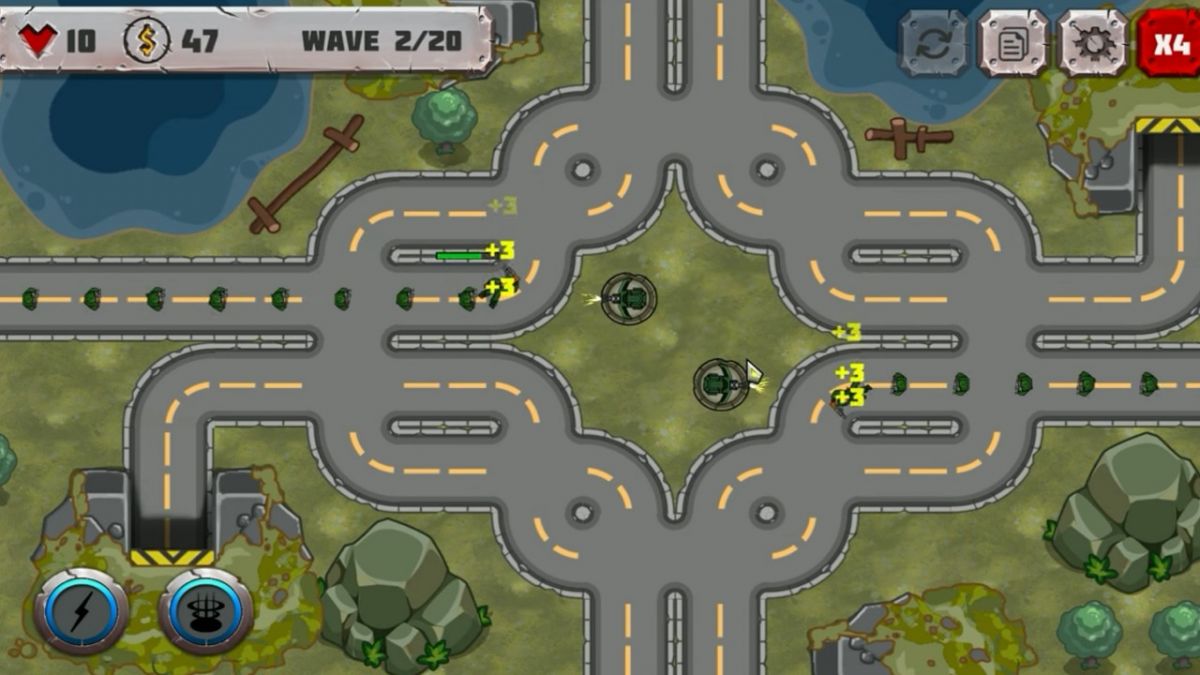1200x675 pixels.
Task: Toggle the red X4 speed button
Action: click(1170, 43)
